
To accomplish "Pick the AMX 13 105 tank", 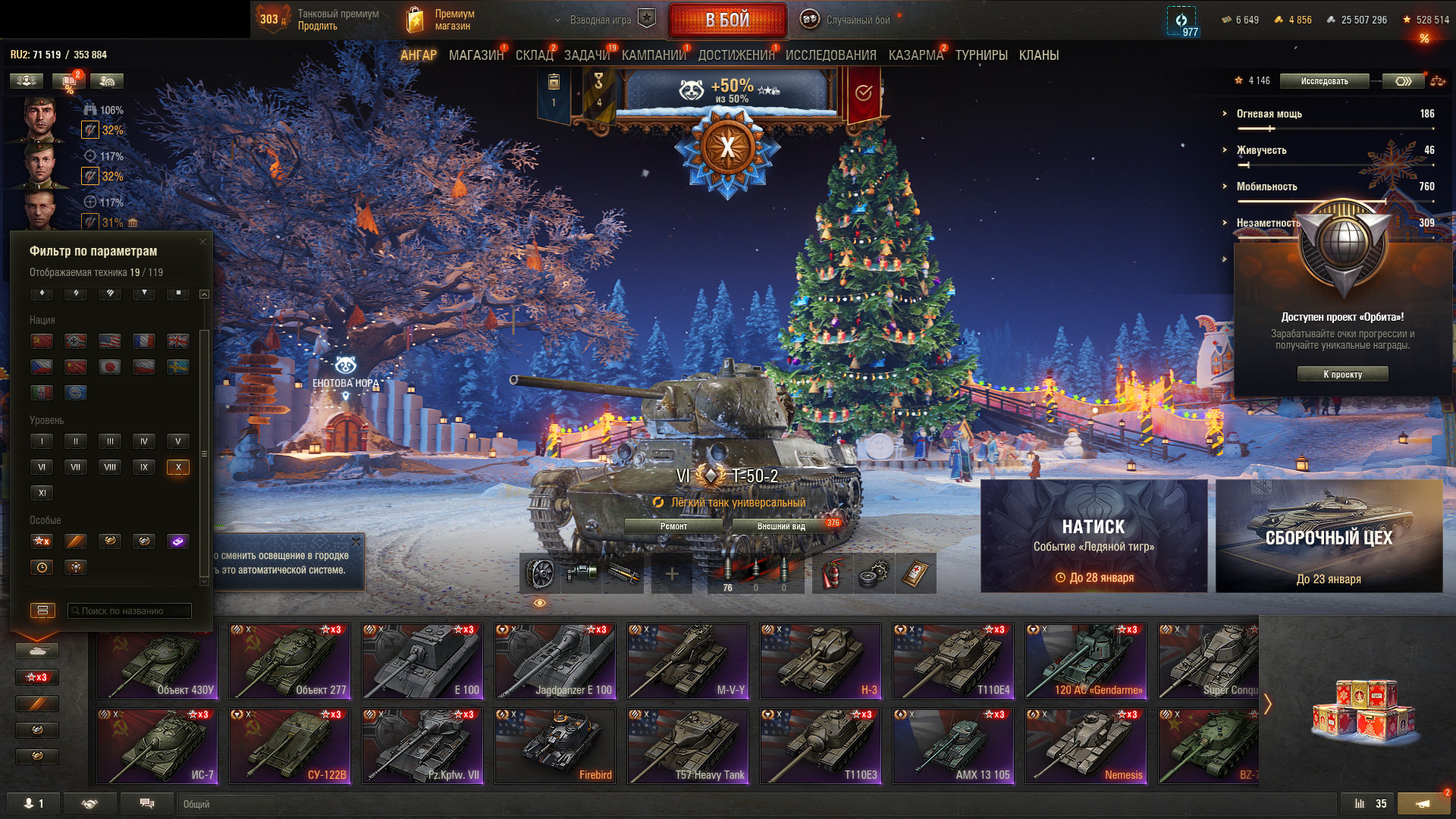I will [x=953, y=745].
